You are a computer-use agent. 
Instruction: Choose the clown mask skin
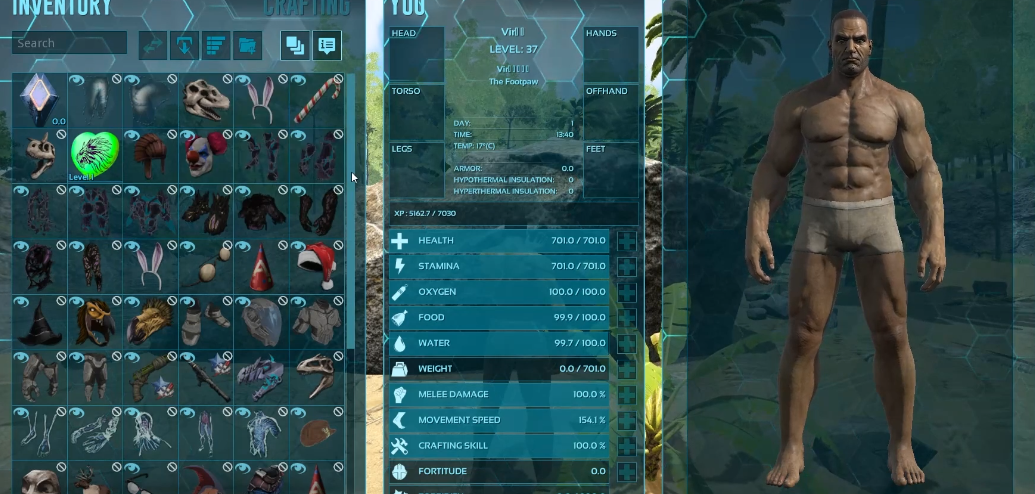tap(207, 154)
